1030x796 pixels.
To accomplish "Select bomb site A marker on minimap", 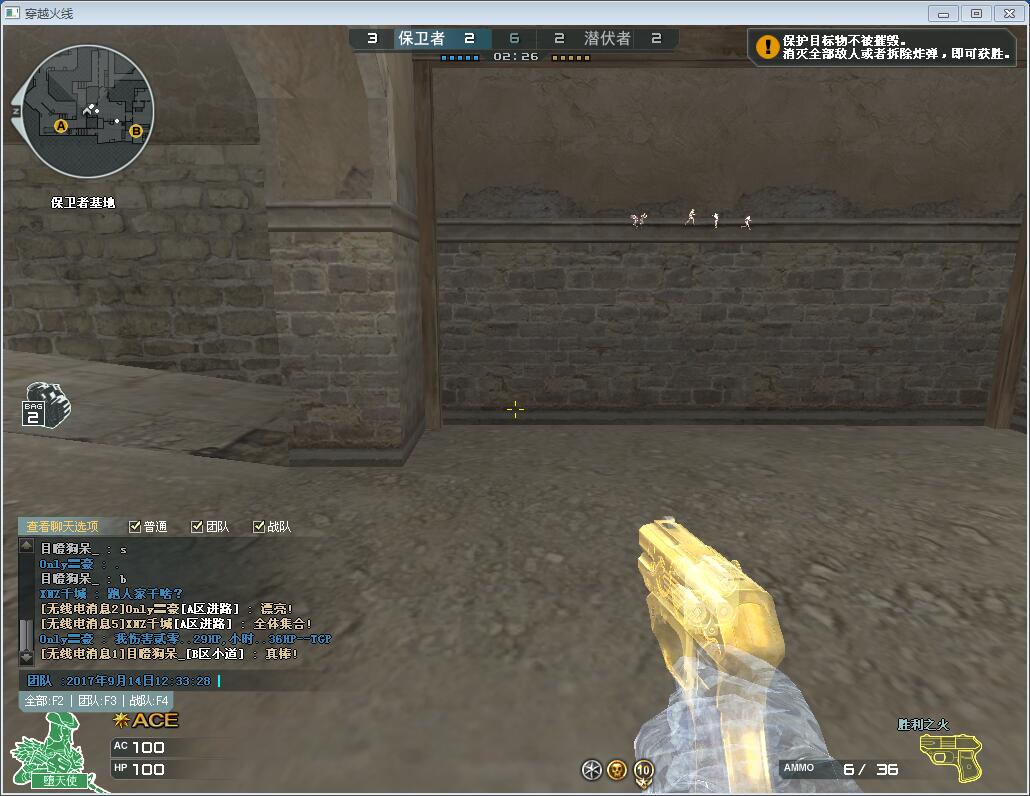I will (x=61, y=127).
